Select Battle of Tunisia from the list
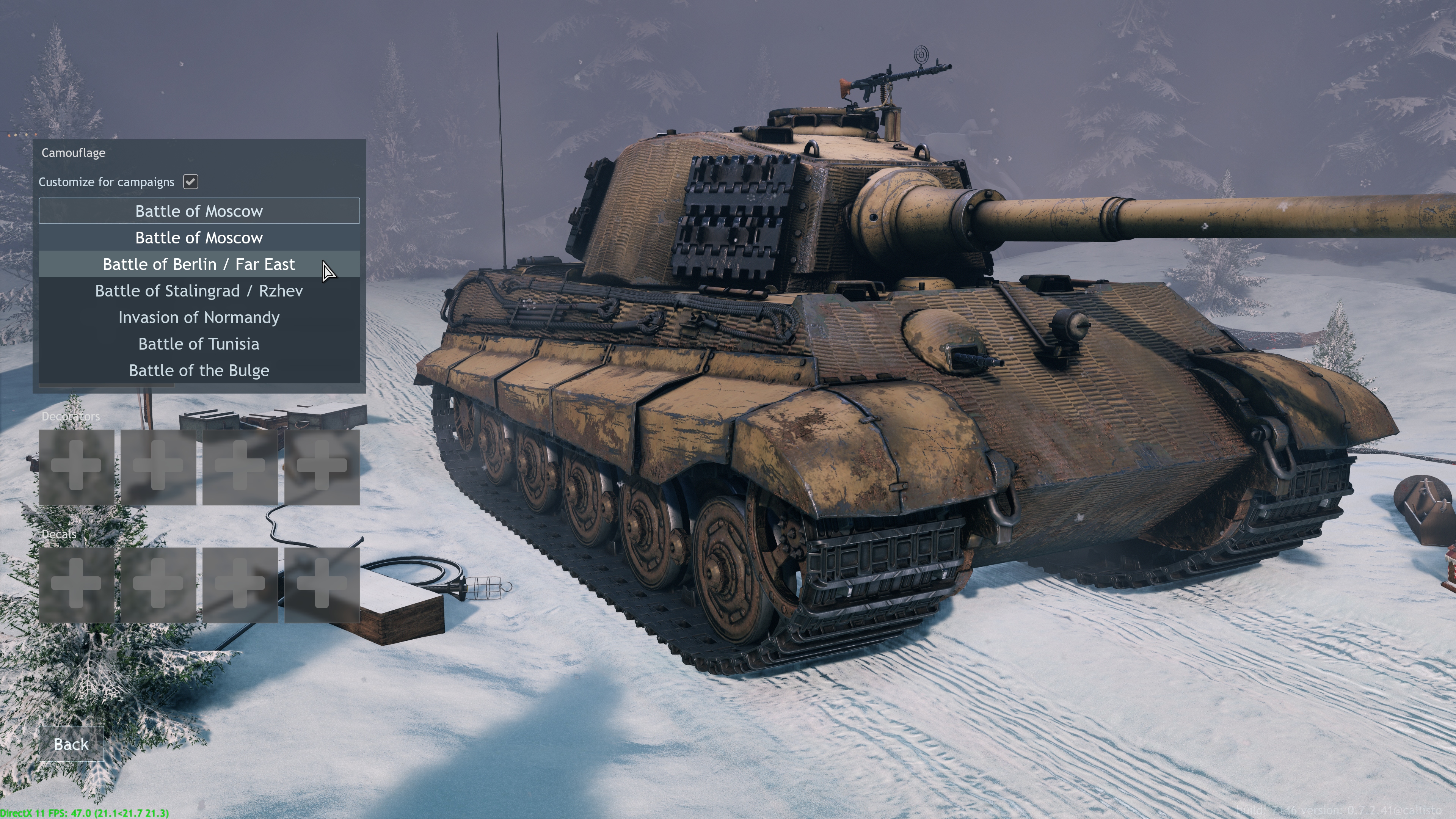 coord(199,344)
